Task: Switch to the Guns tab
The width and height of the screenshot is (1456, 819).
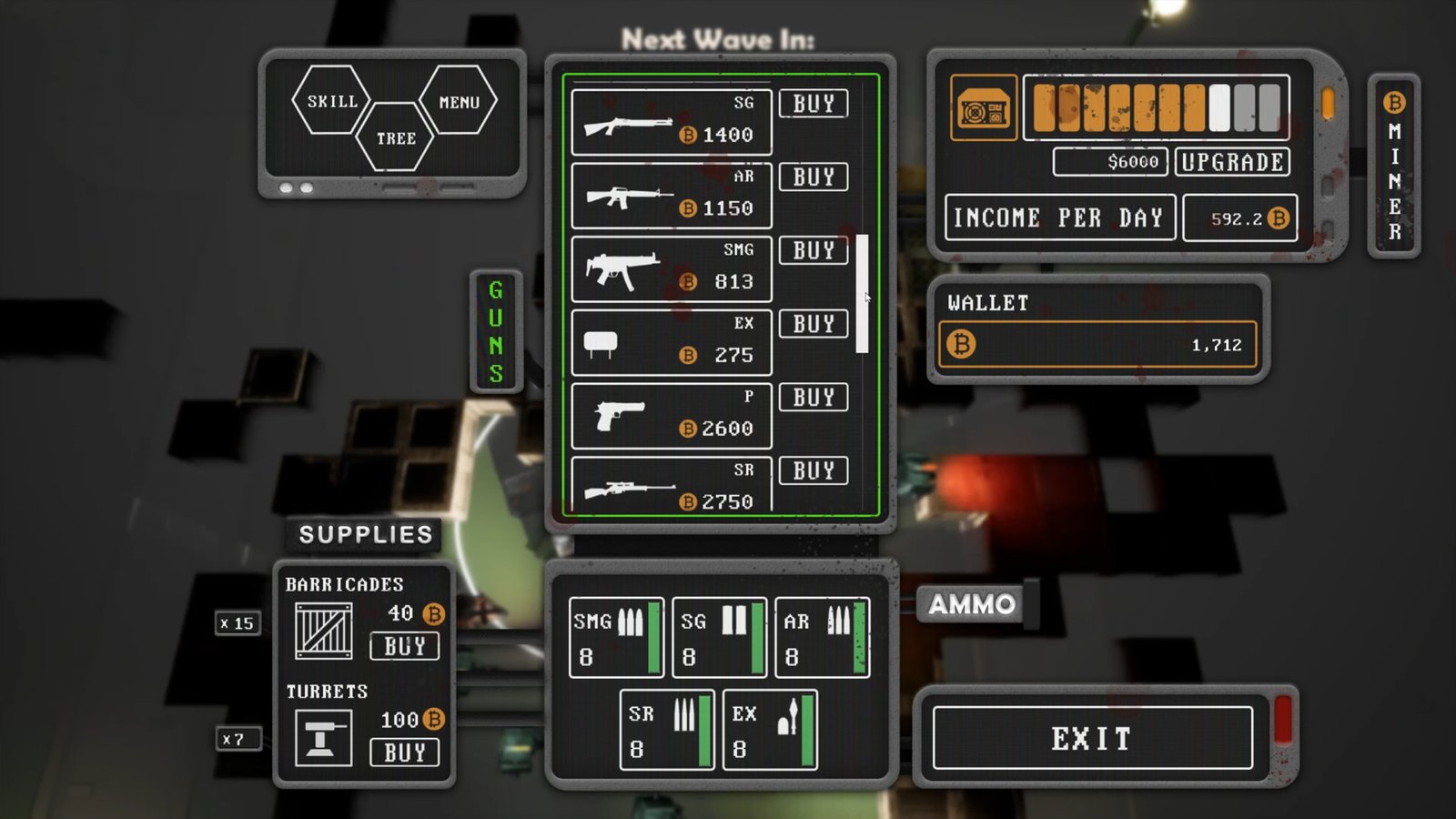Action: click(496, 331)
